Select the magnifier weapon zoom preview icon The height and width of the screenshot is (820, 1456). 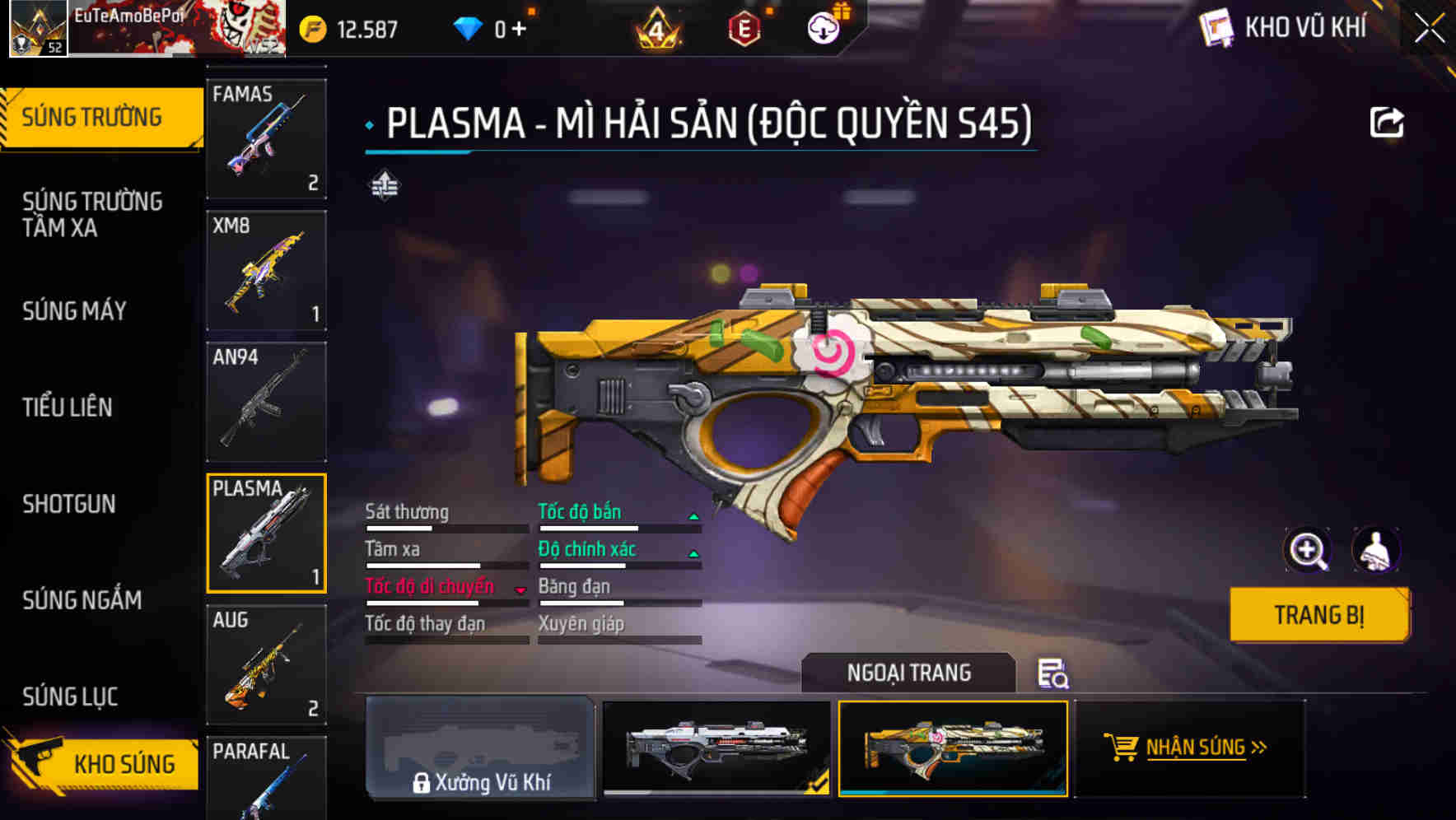point(1308,550)
